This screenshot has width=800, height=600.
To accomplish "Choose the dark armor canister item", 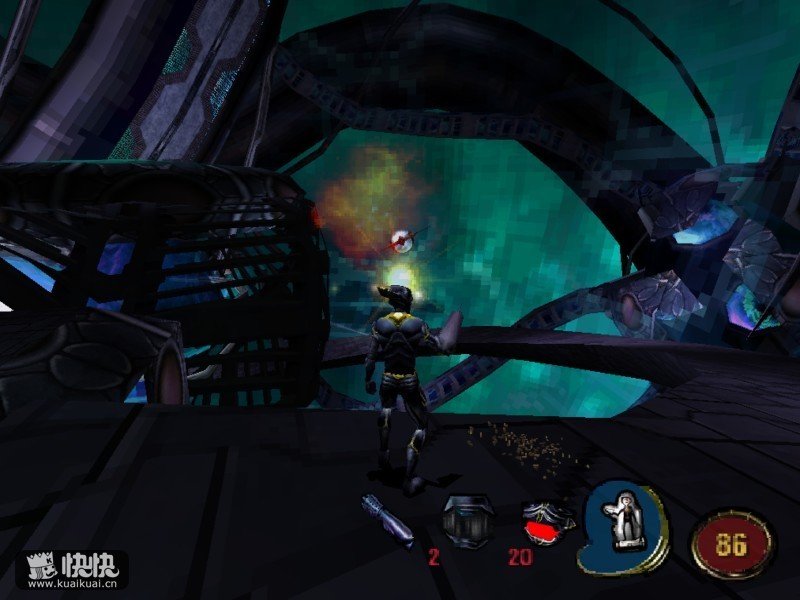I will pyautogui.click(x=467, y=518).
